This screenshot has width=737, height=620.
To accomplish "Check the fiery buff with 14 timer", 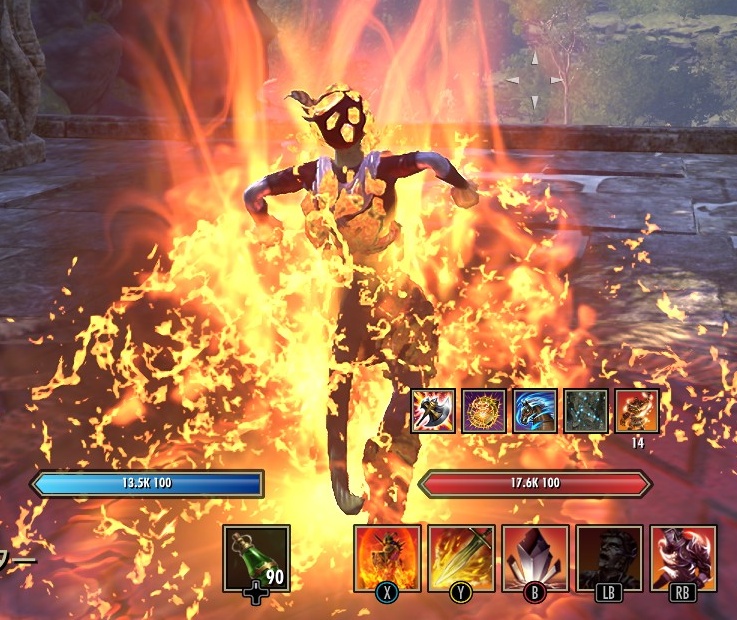I will pos(637,411).
